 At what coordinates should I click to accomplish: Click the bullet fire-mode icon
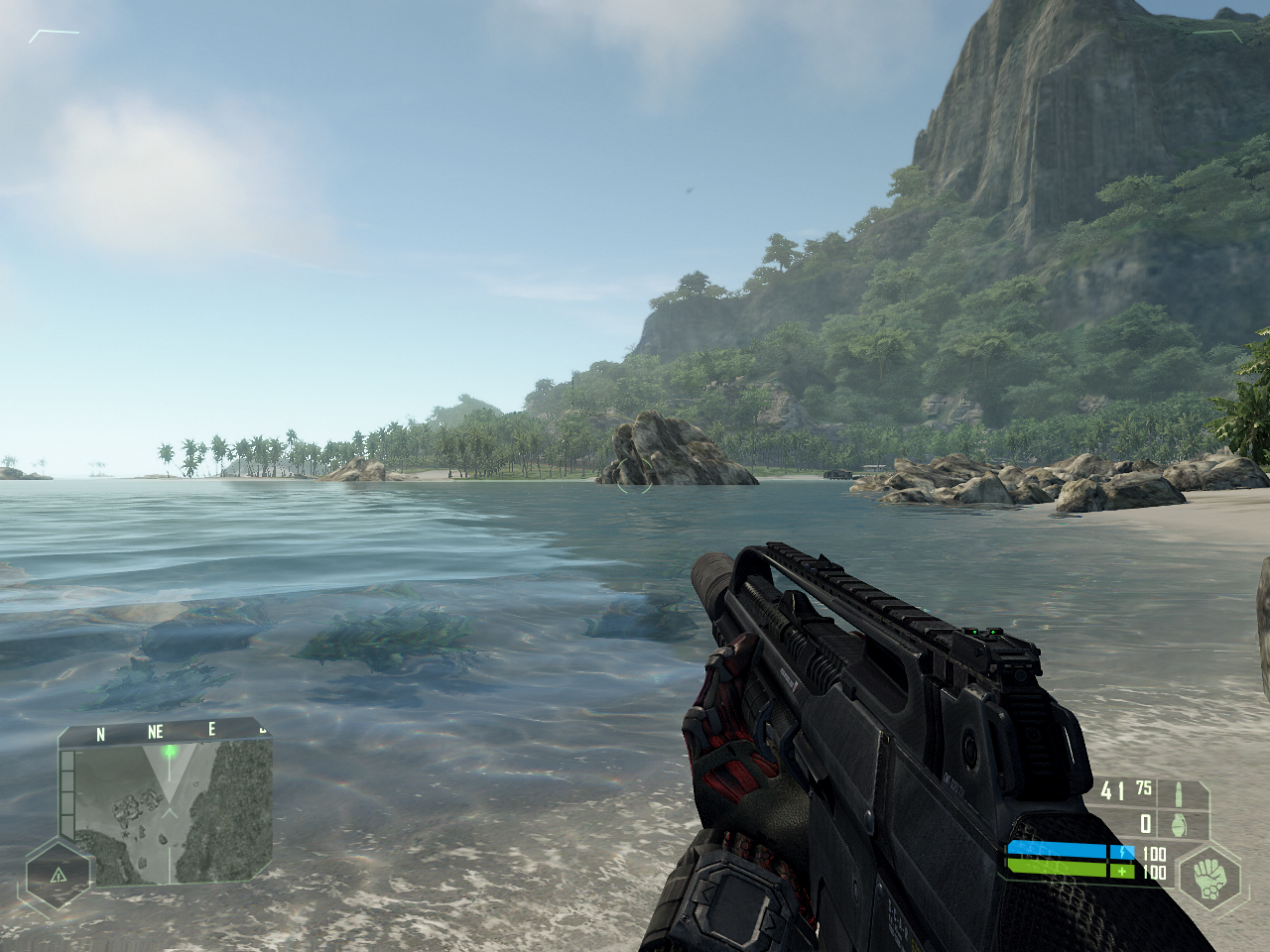click(1179, 794)
